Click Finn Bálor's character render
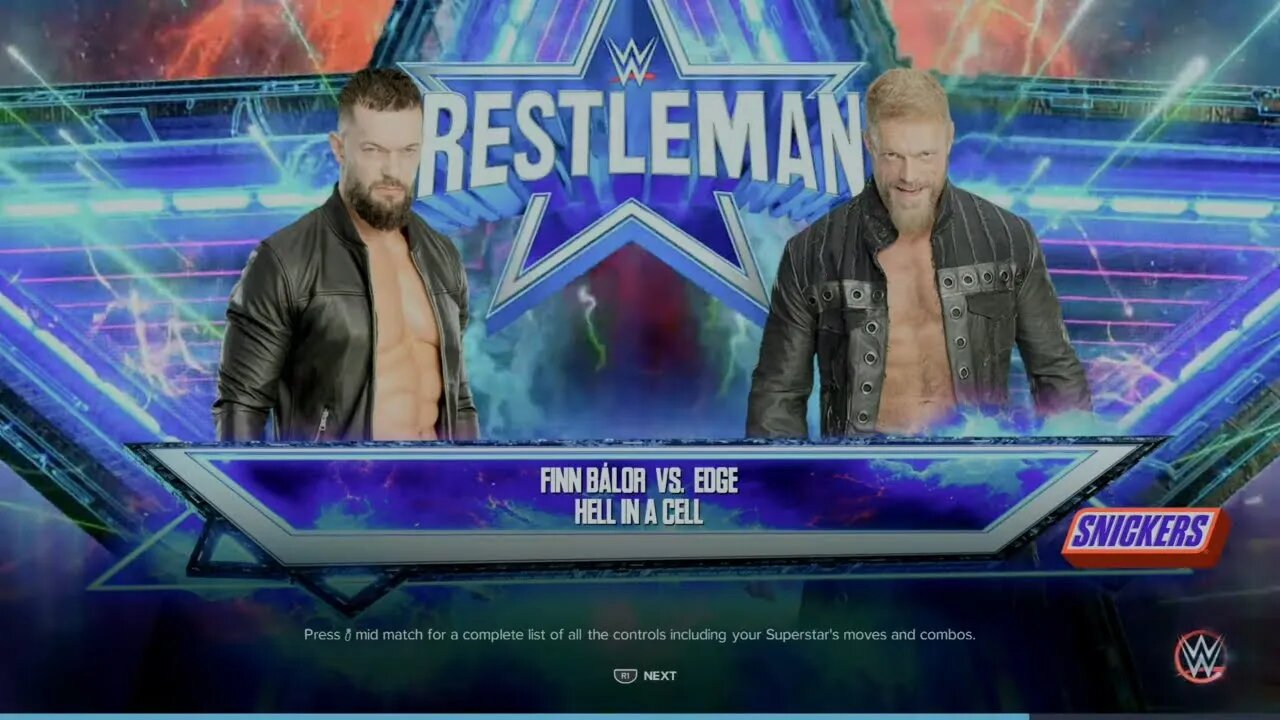The width and height of the screenshot is (1280, 720). (370, 280)
